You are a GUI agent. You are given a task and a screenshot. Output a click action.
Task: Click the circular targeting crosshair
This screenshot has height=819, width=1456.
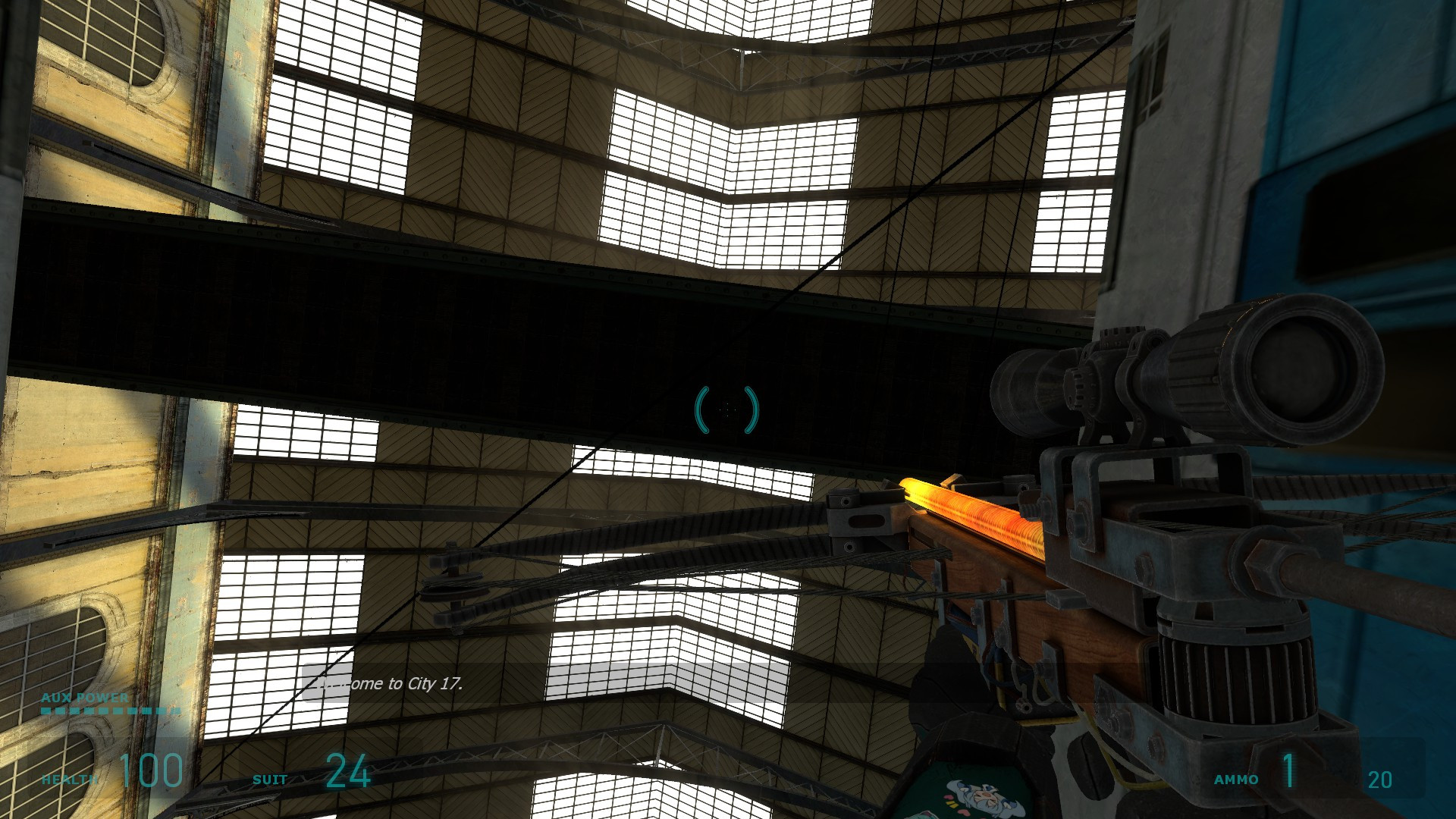728,409
